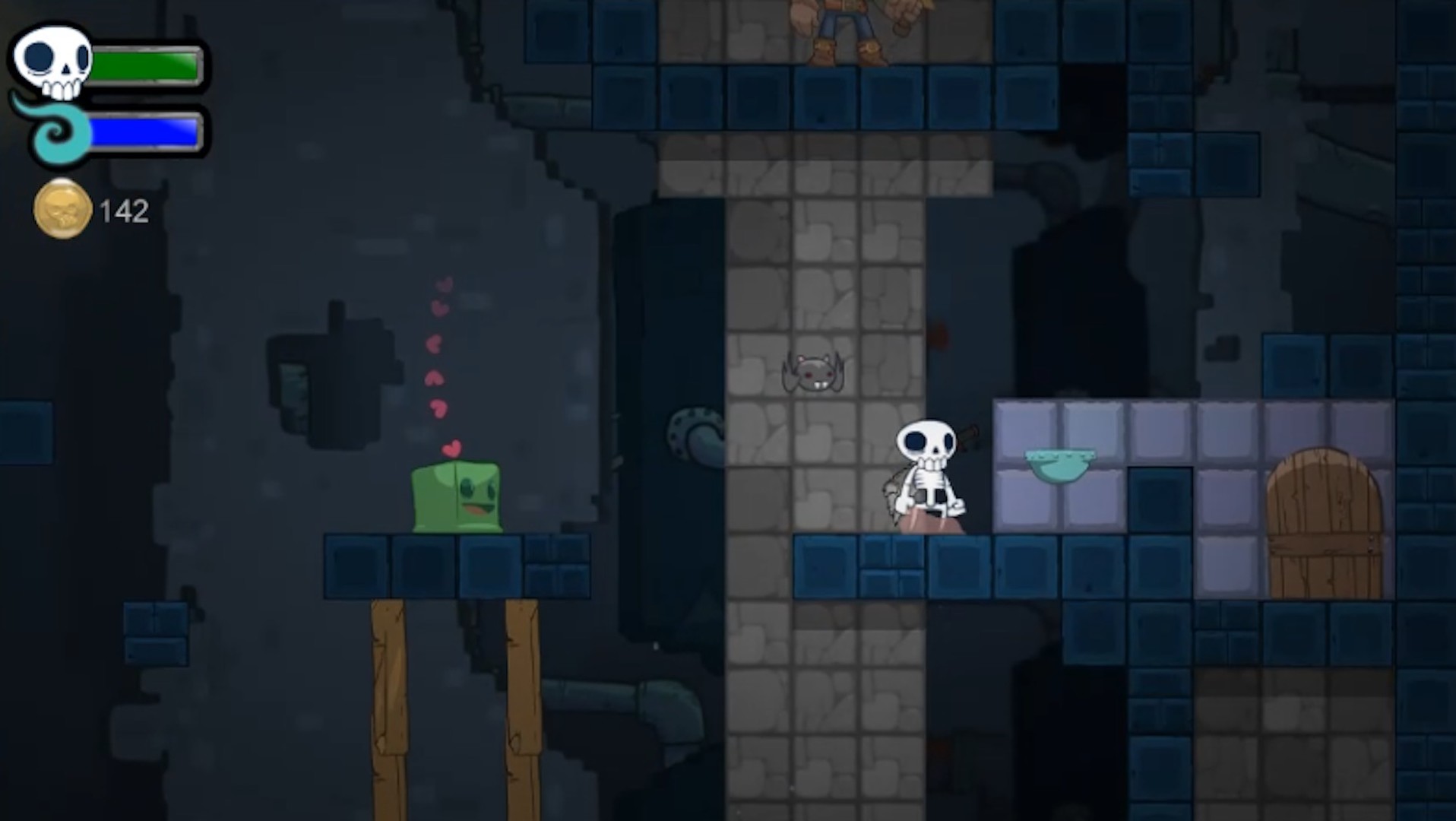Click the skeleton player character
Screen dimensions: 1456x821
(x=927, y=464)
